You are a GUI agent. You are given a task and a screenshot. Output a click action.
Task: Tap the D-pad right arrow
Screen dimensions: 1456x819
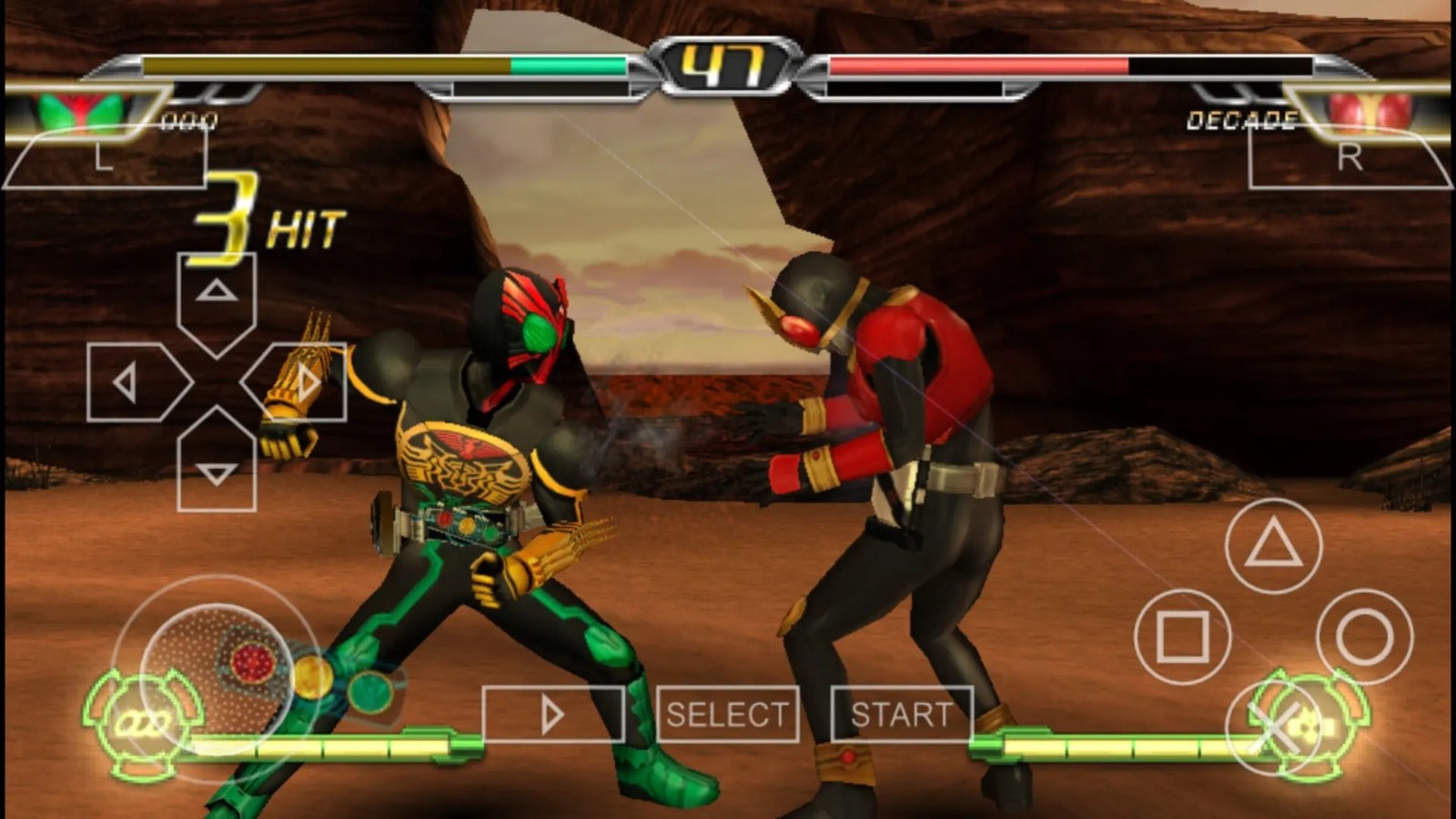pos(302,383)
